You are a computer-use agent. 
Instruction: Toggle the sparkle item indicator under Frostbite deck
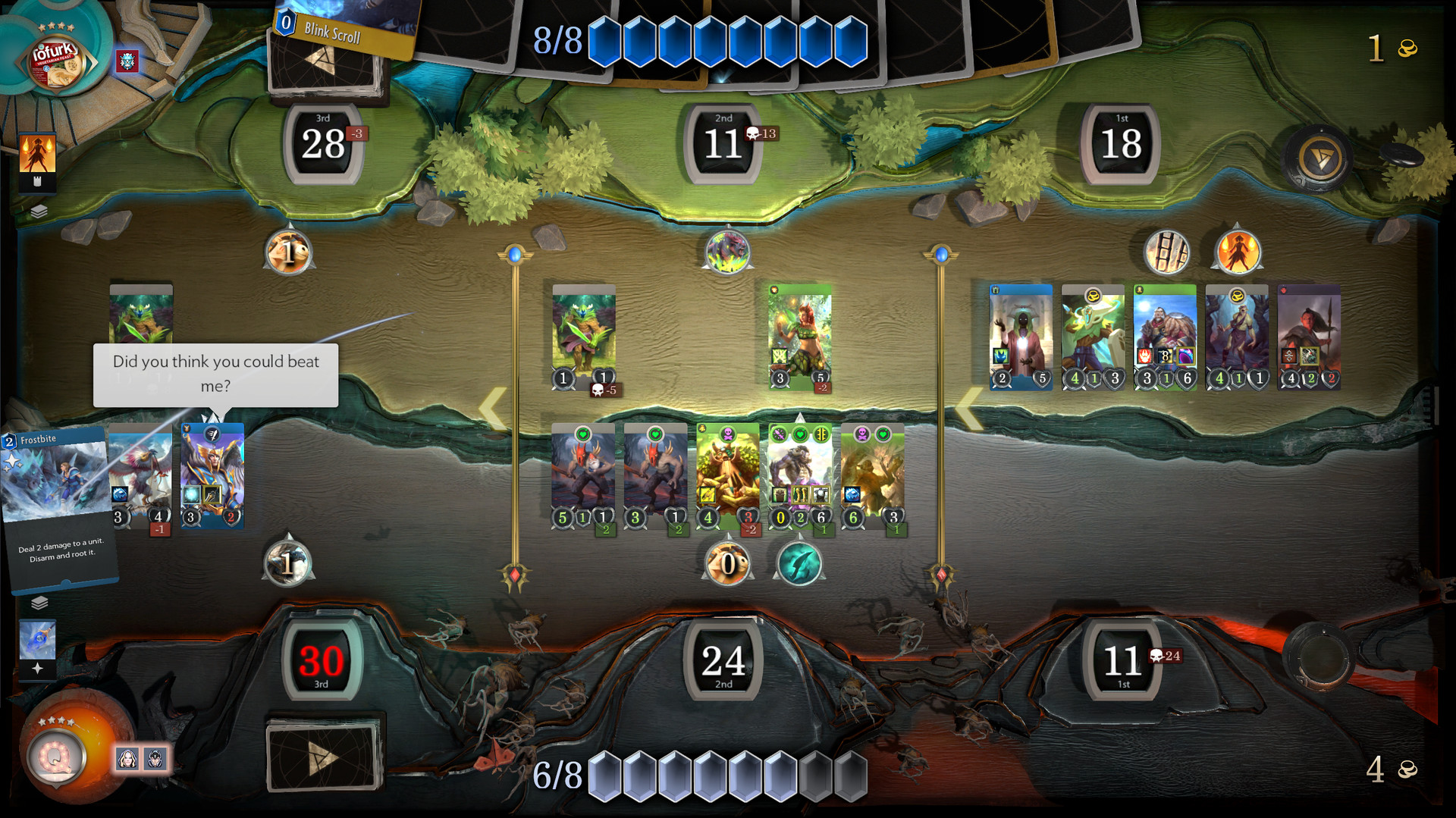click(x=37, y=665)
